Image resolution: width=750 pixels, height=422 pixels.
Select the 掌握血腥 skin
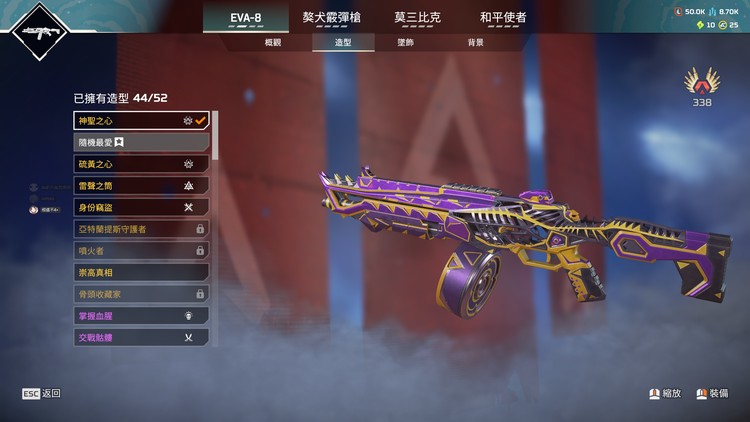[x=141, y=316]
